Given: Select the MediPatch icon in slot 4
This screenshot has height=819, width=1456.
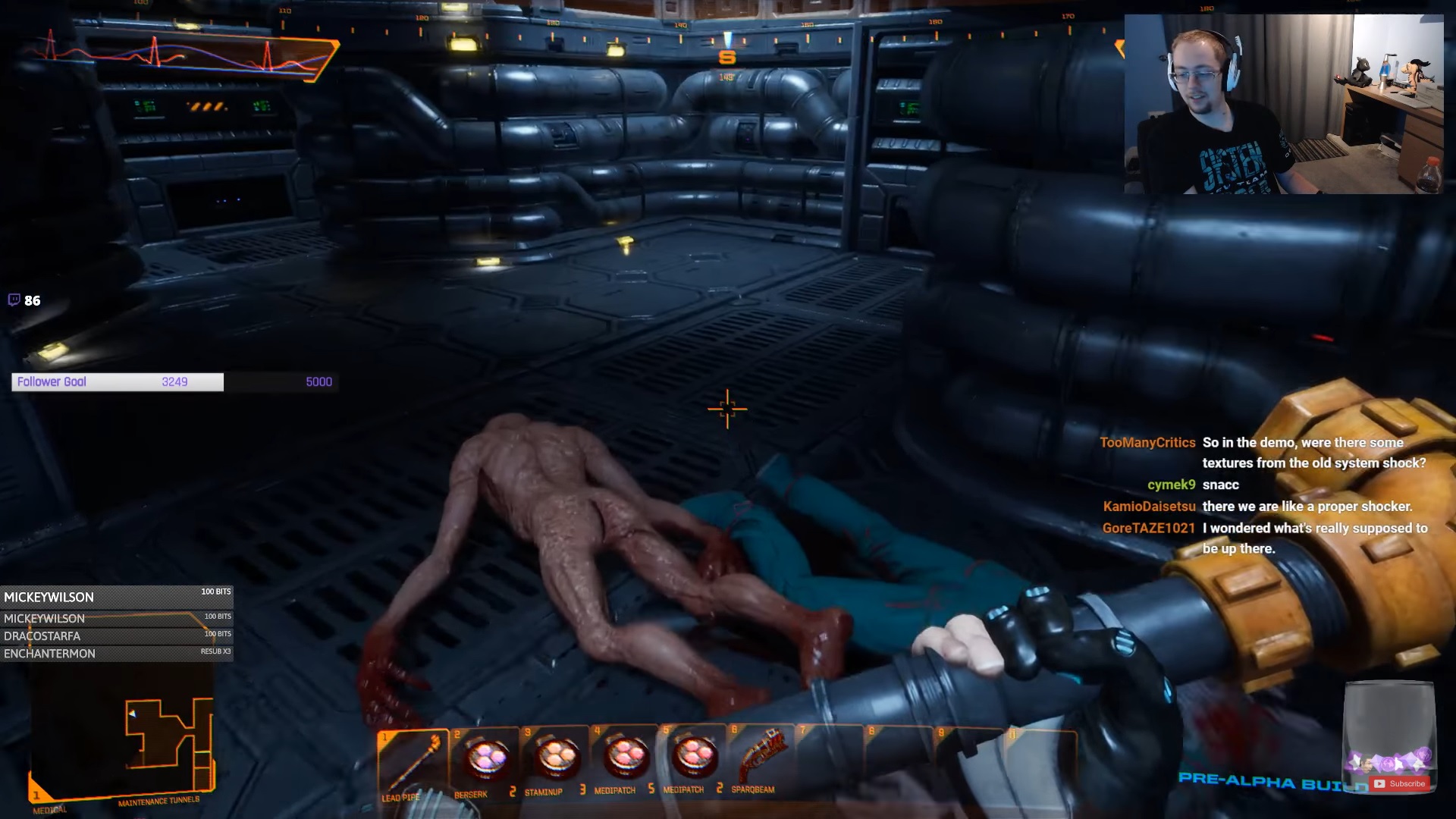Looking at the screenshot, I should [x=626, y=758].
